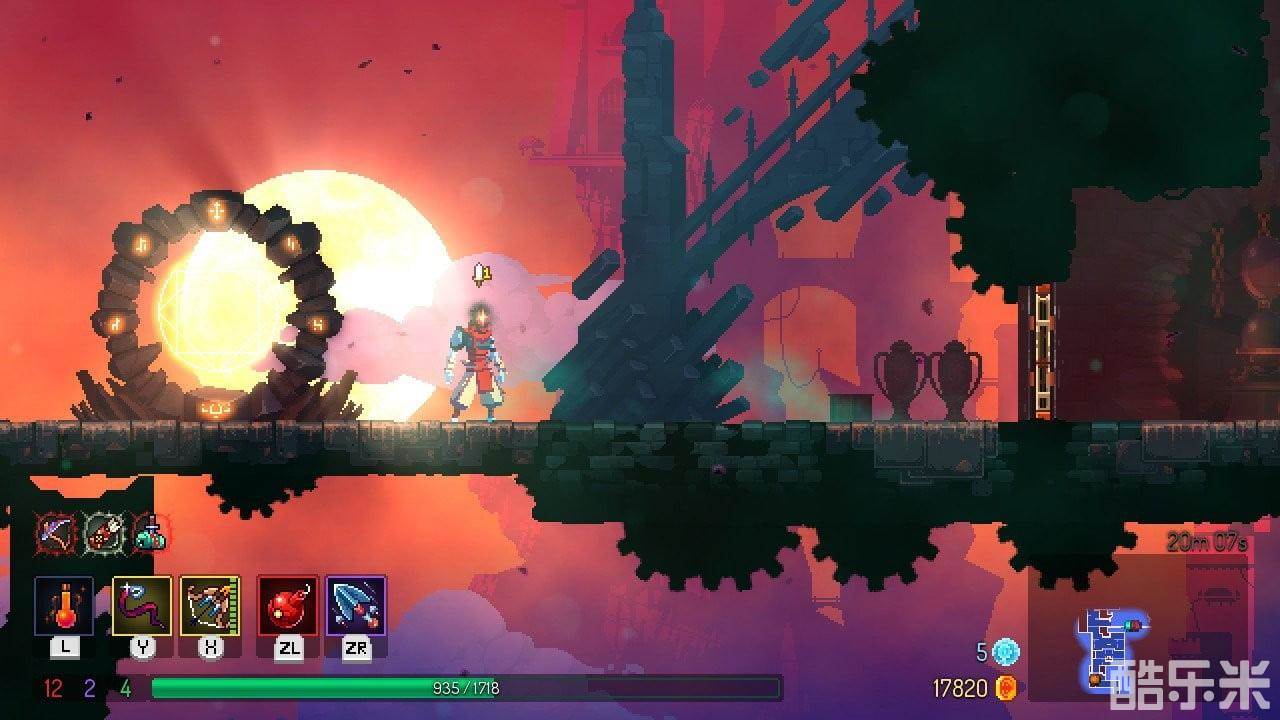This screenshot has height=720, width=1280.
Task: Select the bow weapon slot
Action: pos(210,606)
